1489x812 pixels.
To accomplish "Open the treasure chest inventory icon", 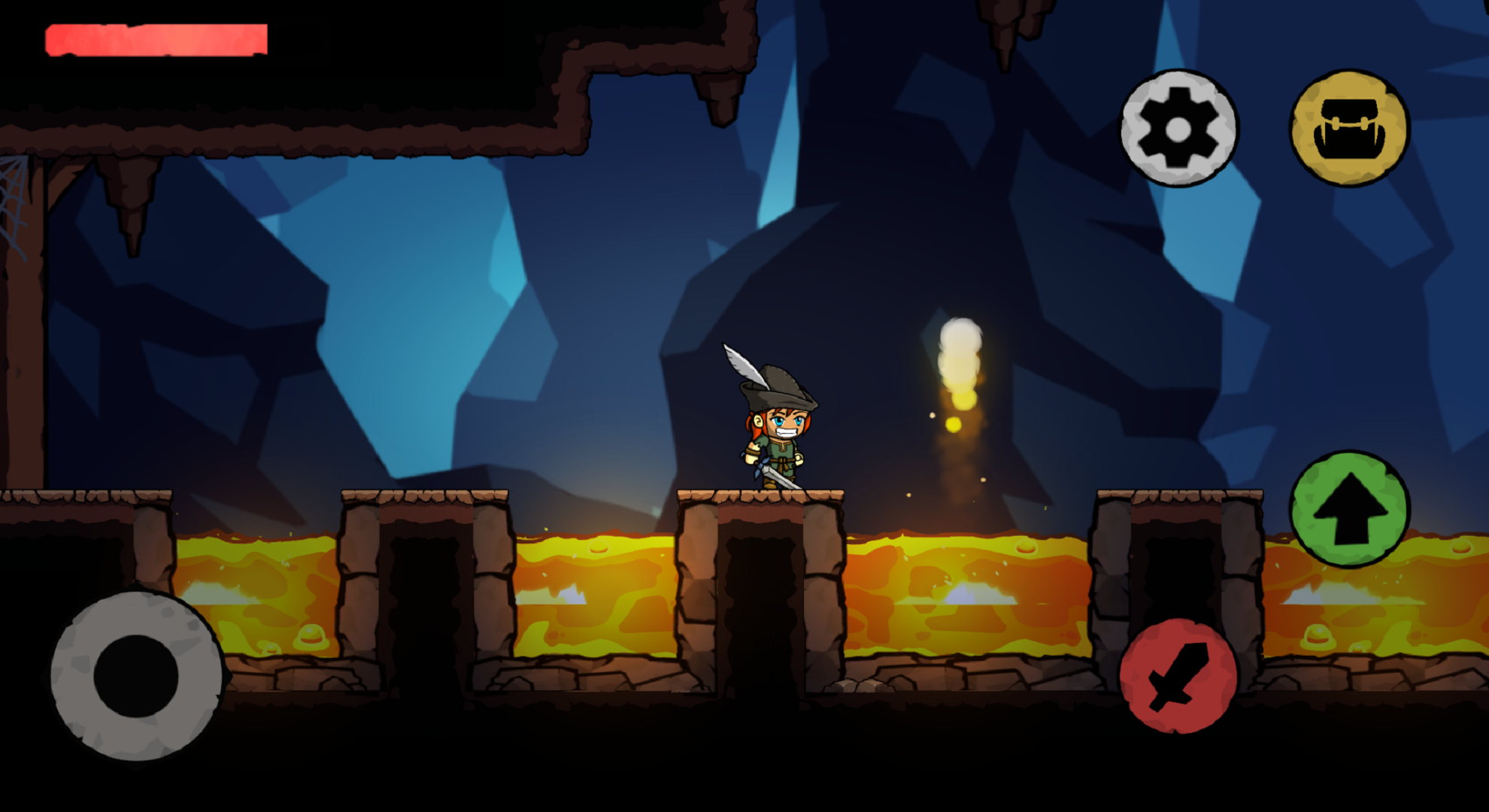I will point(1351,126).
